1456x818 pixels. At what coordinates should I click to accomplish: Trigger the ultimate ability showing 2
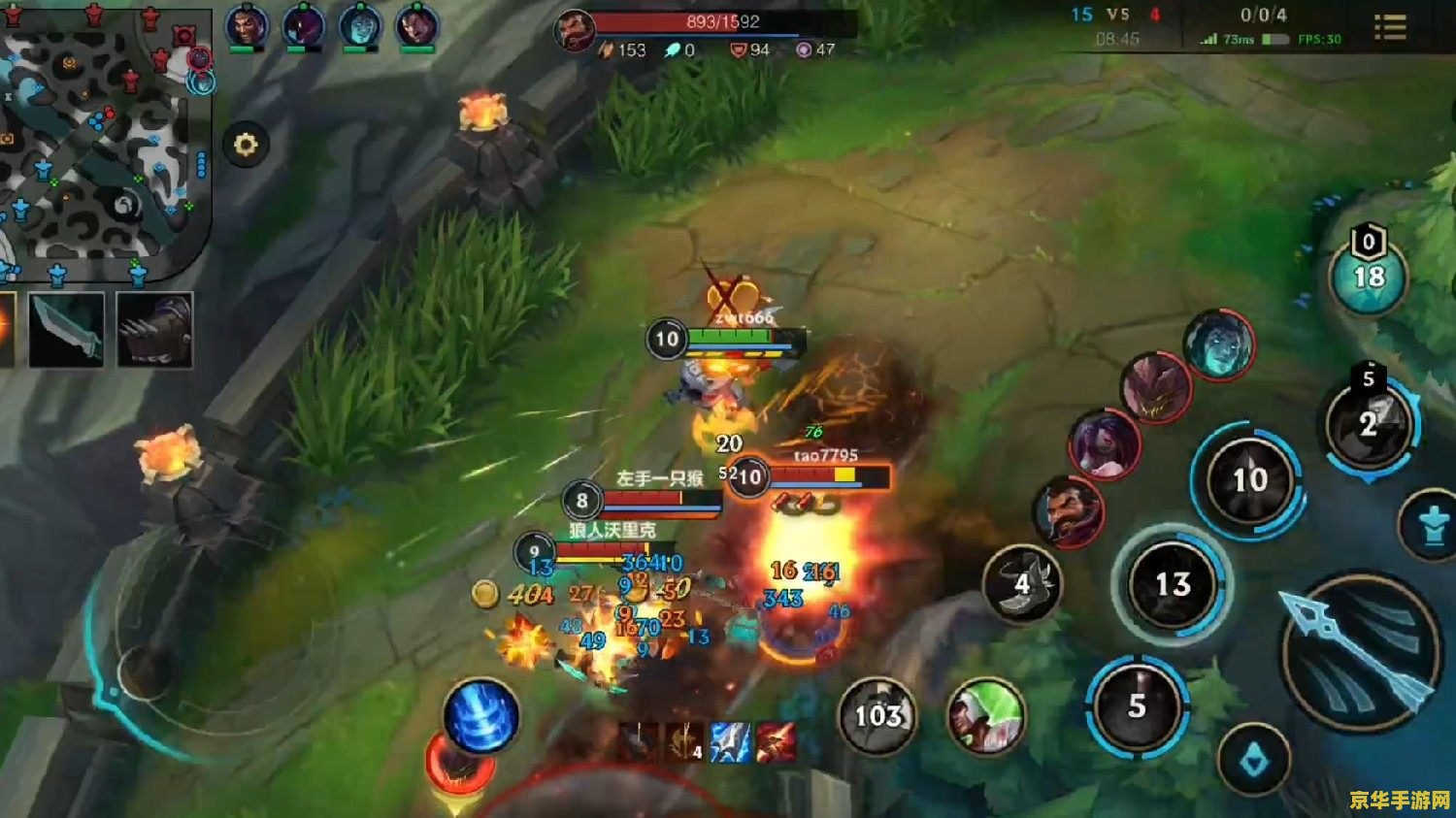1369,425
